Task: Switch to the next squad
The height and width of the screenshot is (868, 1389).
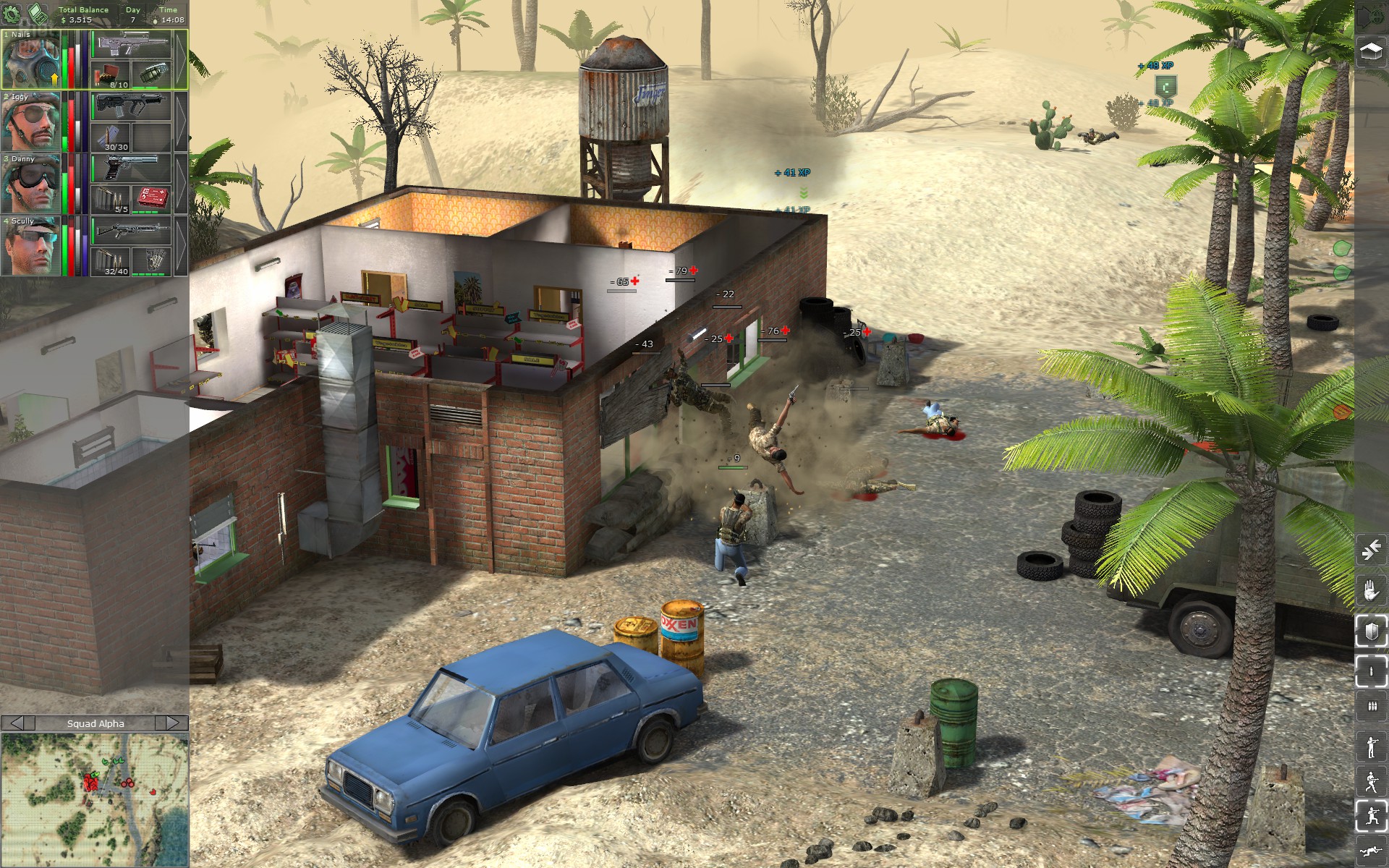Action: (173, 723)
